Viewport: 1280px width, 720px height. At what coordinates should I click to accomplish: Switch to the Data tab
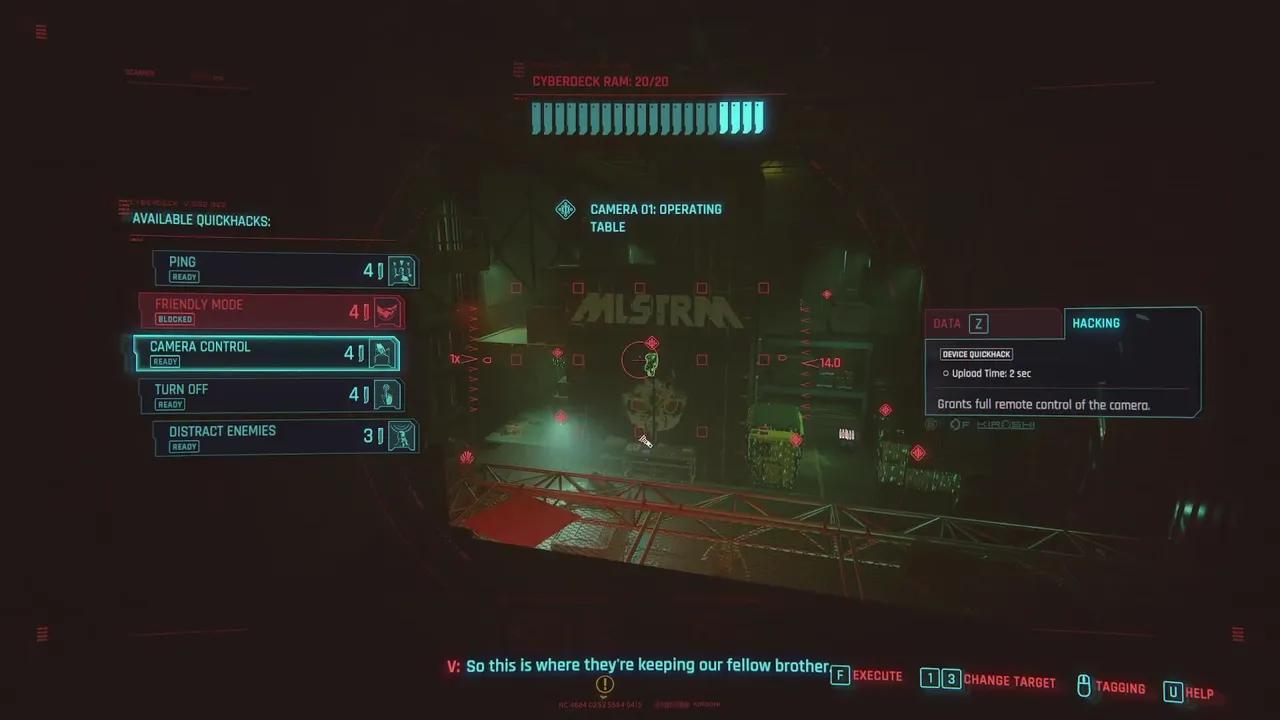[x=993, y=323]
